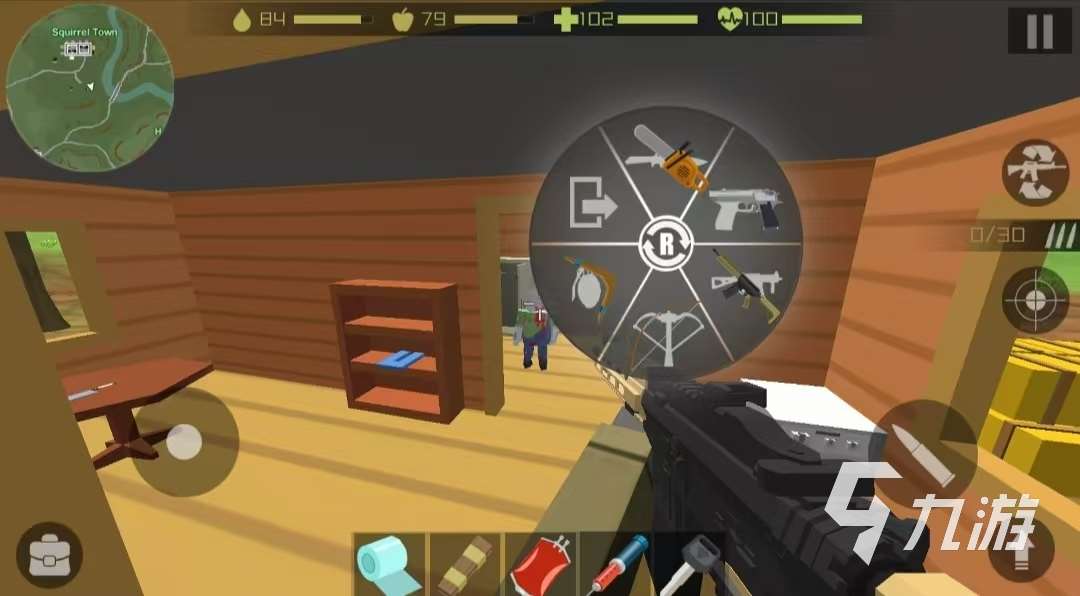Activate the crosshair aim button

(1035, 299)
